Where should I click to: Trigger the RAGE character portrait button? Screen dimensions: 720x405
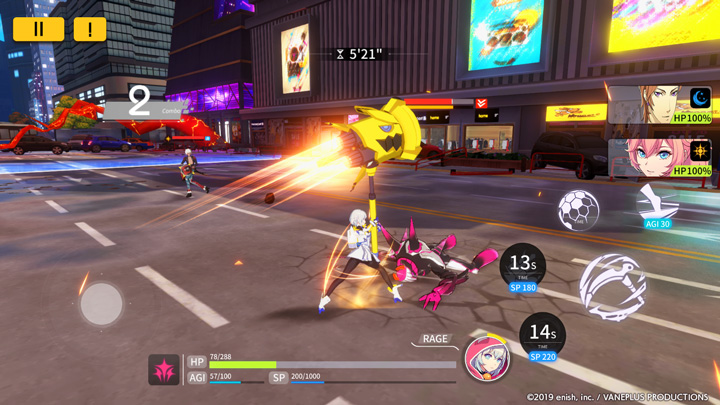[x=487, y=358]
